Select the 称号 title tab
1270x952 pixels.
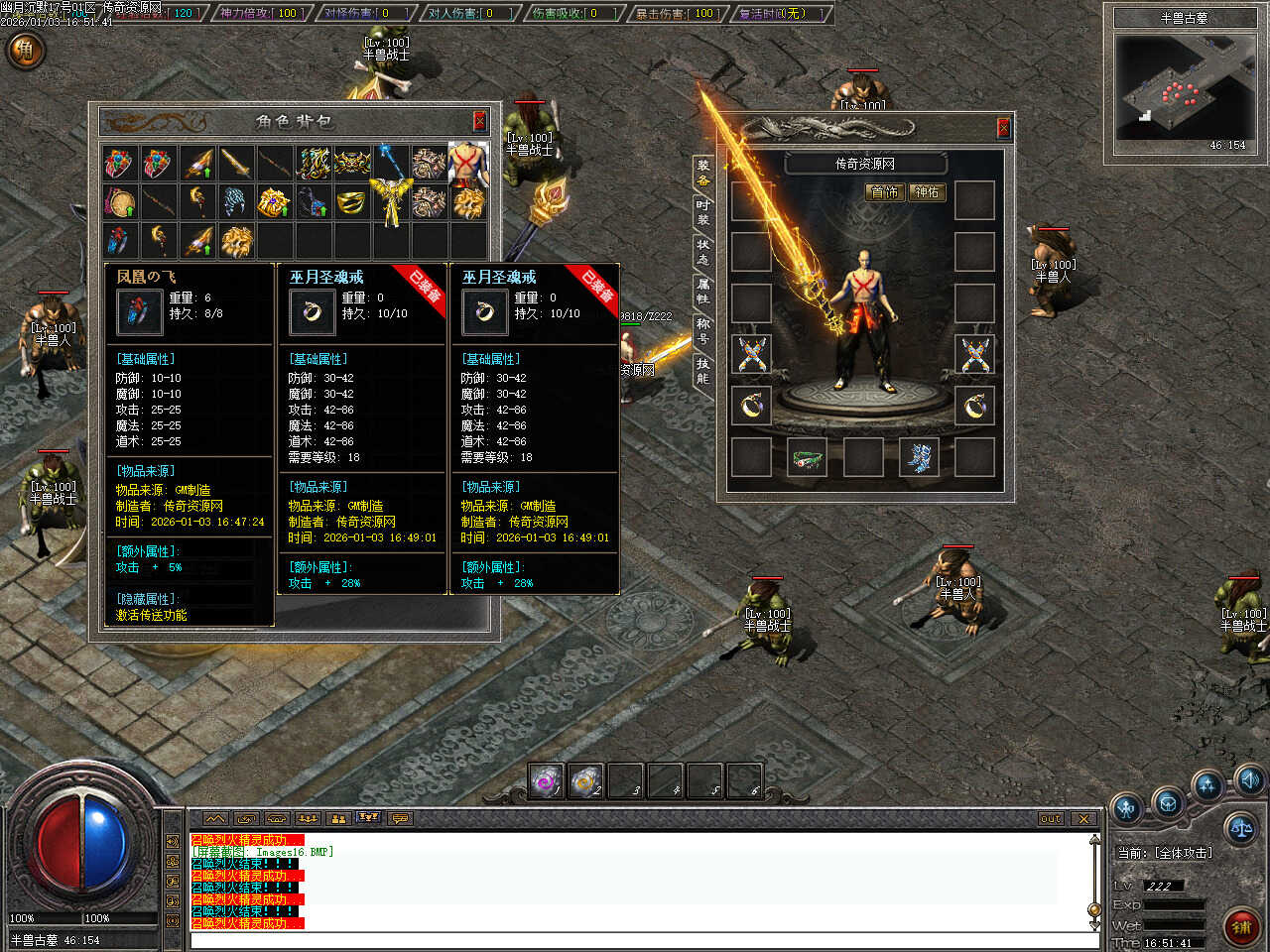pyautogui.click(x=702, y=330)
